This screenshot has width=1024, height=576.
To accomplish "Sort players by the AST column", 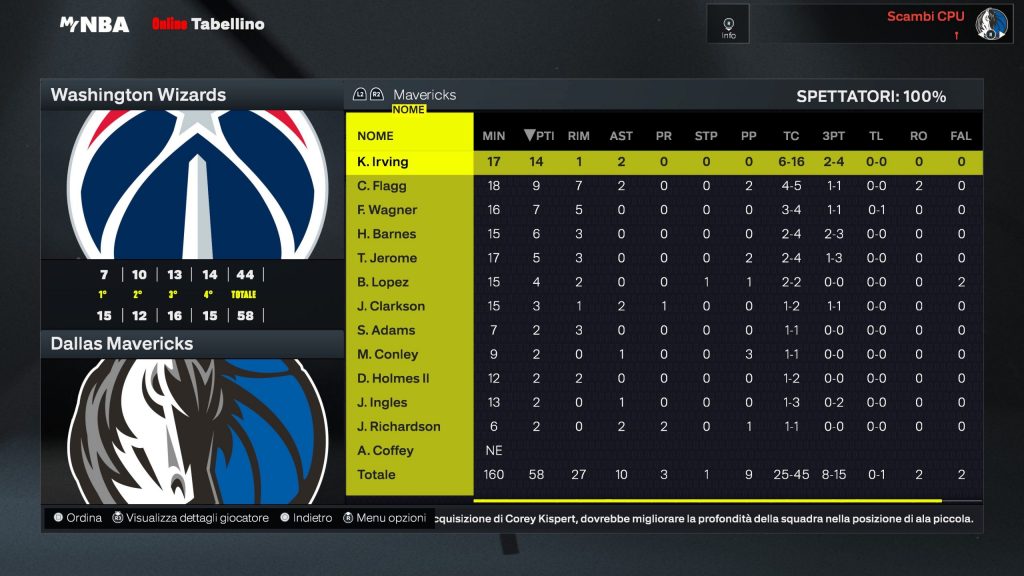I will point(621,136).
